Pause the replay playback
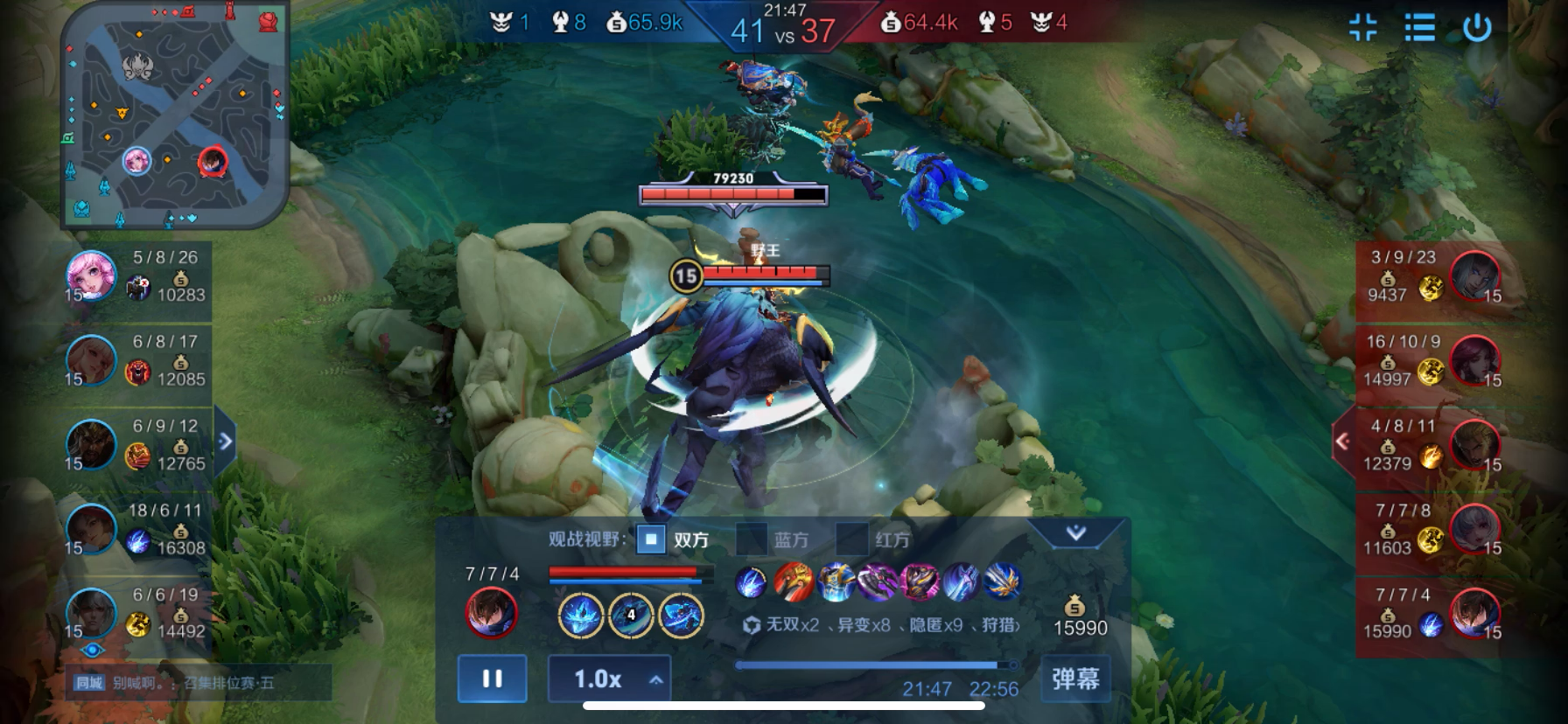 pyautogui.click(x=492, y=679)
